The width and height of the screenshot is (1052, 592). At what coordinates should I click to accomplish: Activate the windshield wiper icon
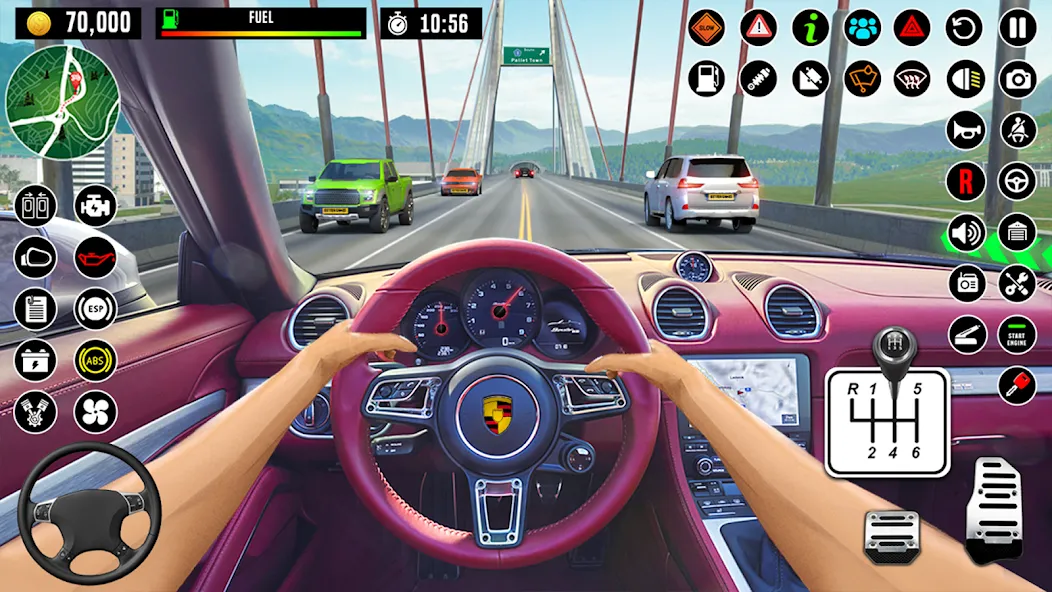click(x=862, y=79)
